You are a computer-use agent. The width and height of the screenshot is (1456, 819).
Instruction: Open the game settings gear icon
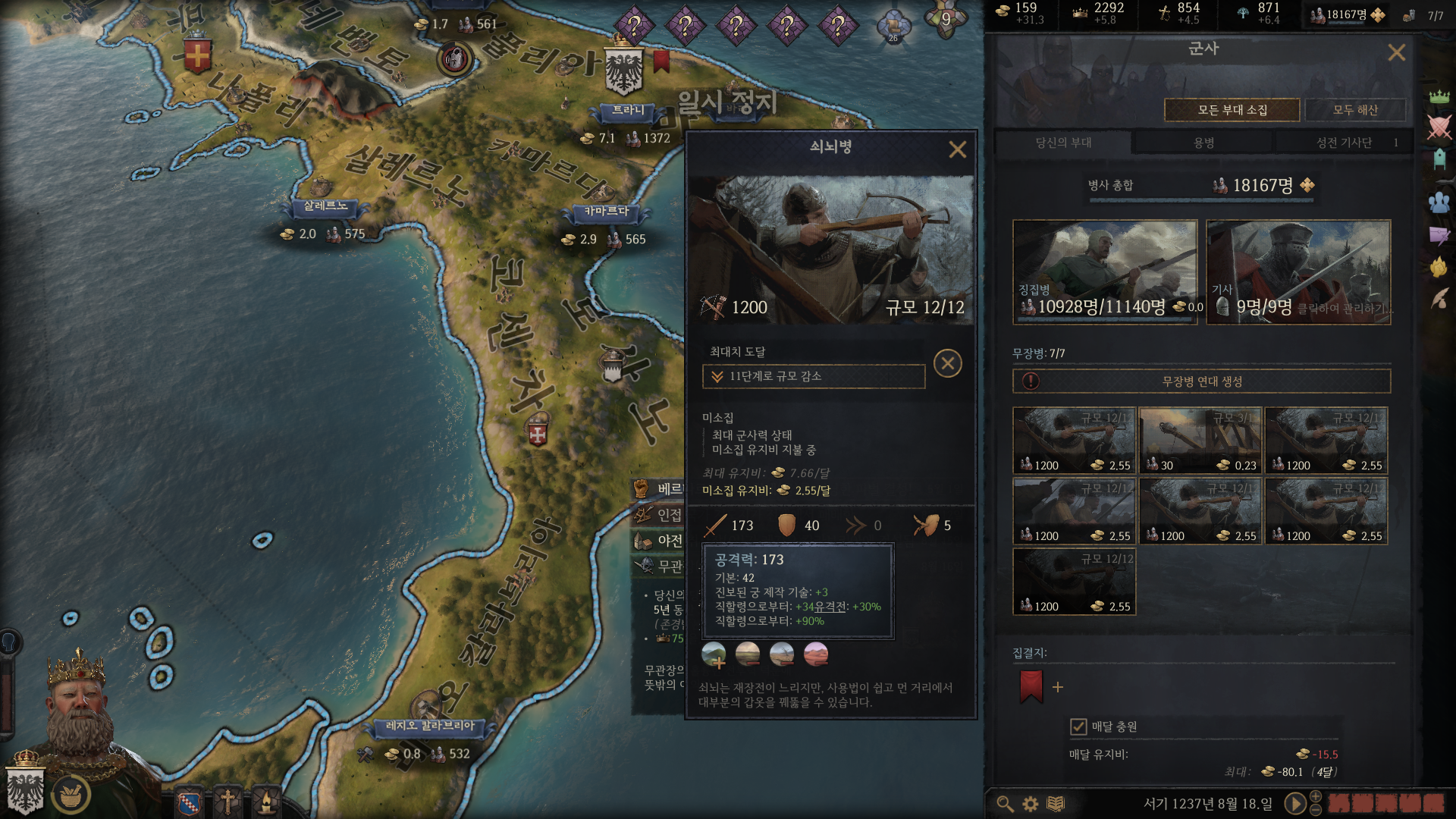pos(1030,804)
